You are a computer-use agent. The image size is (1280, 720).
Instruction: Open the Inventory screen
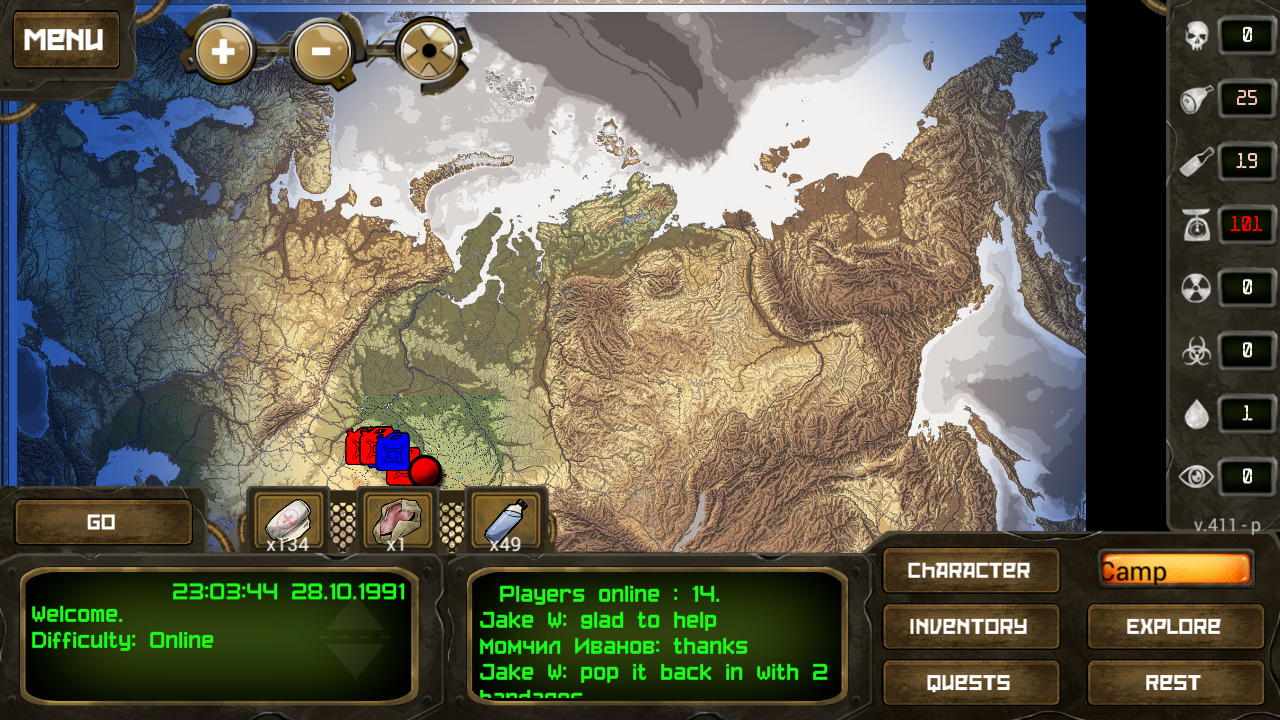pos(970,627)
